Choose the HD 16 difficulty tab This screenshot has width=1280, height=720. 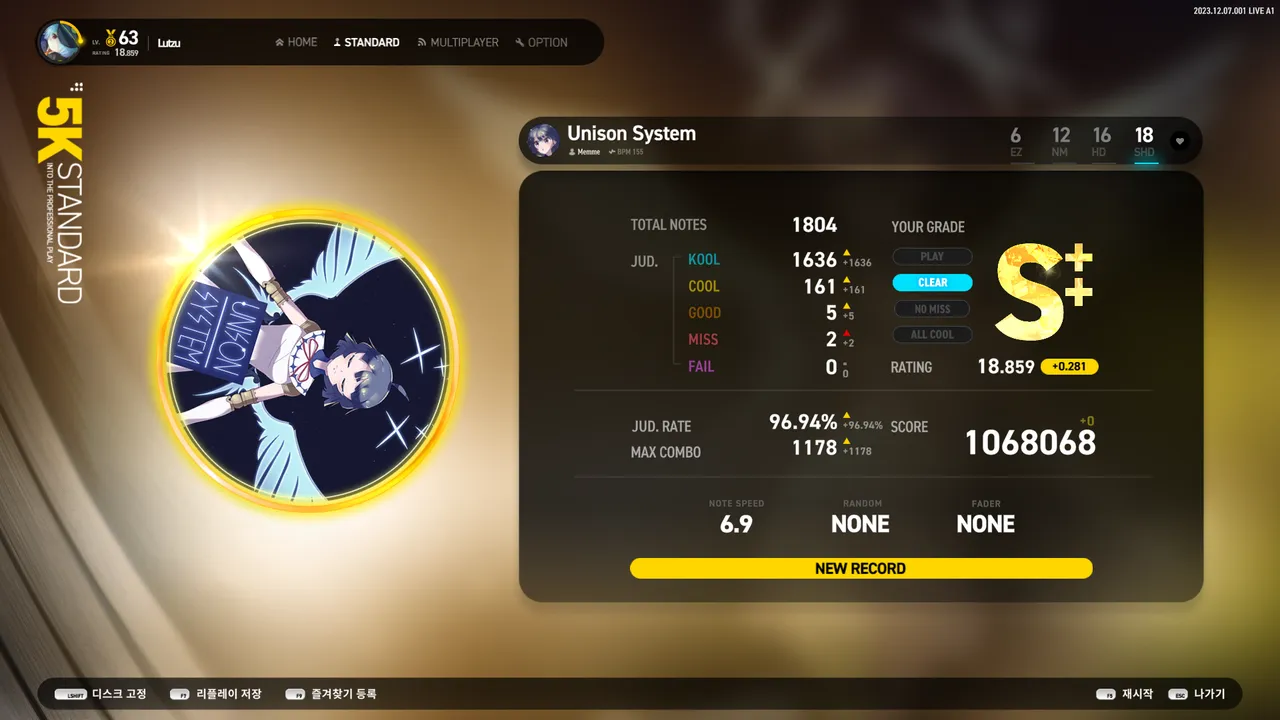pyautogui.click(x=1101, y=141)
